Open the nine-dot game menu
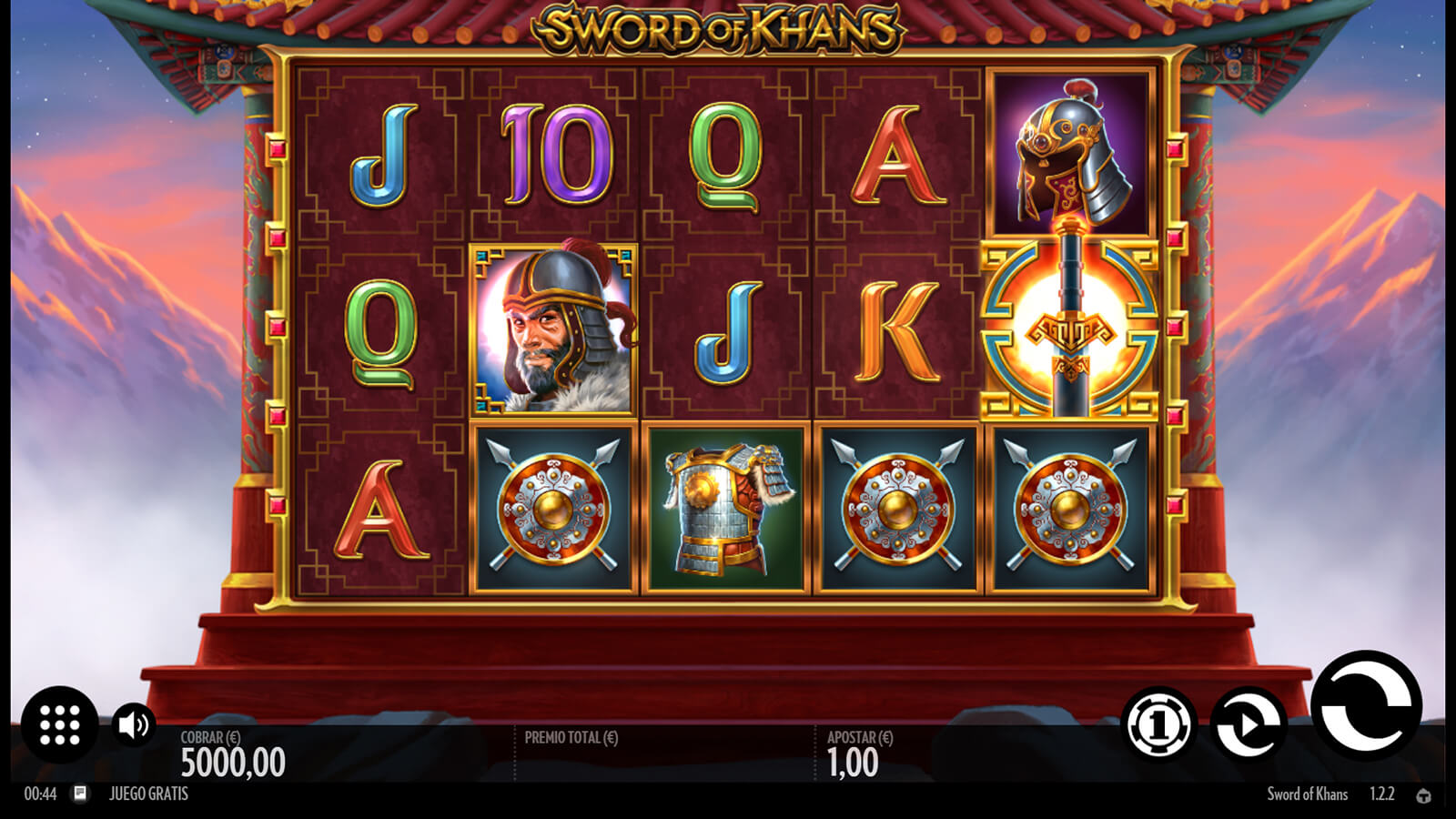 [x=60, y=724]
